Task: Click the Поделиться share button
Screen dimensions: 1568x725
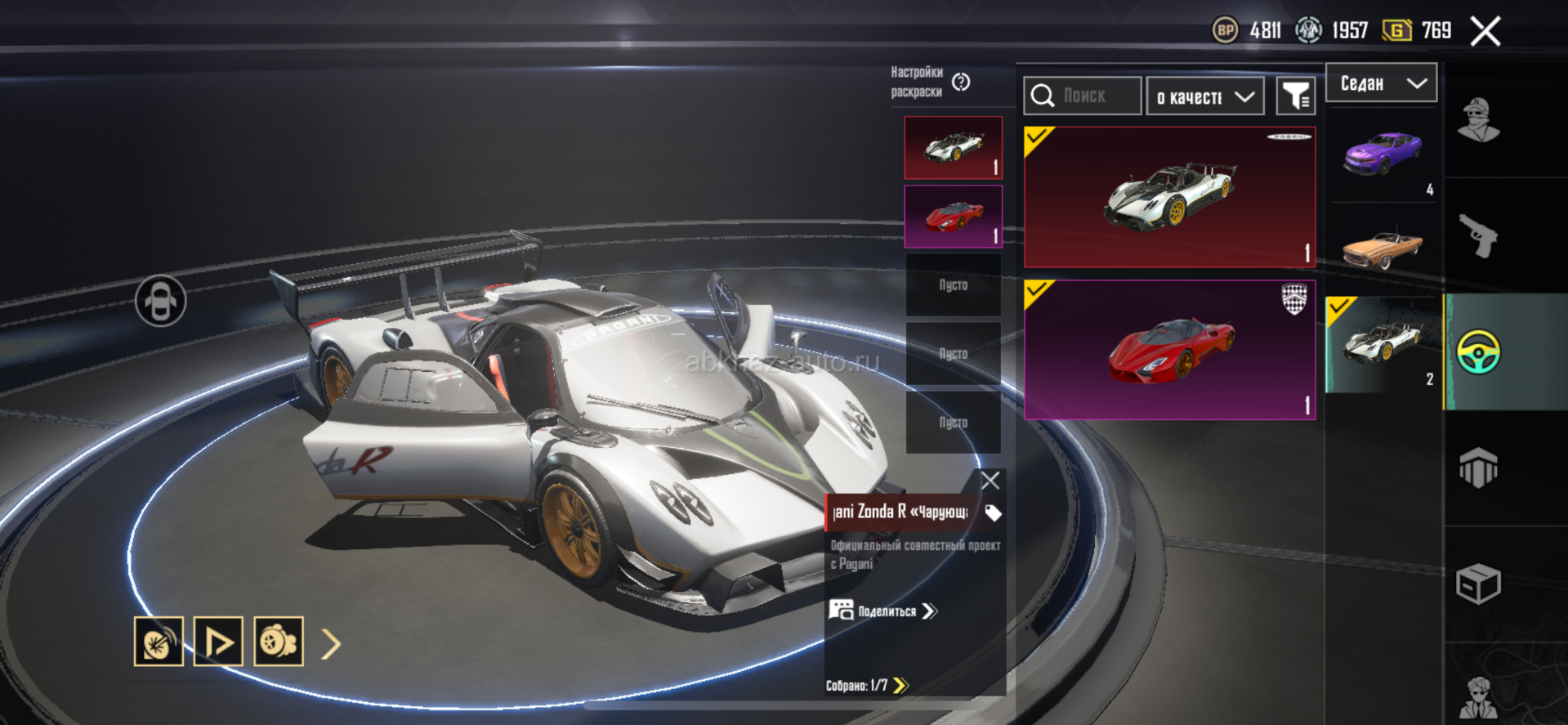Action: click(884, 611)
